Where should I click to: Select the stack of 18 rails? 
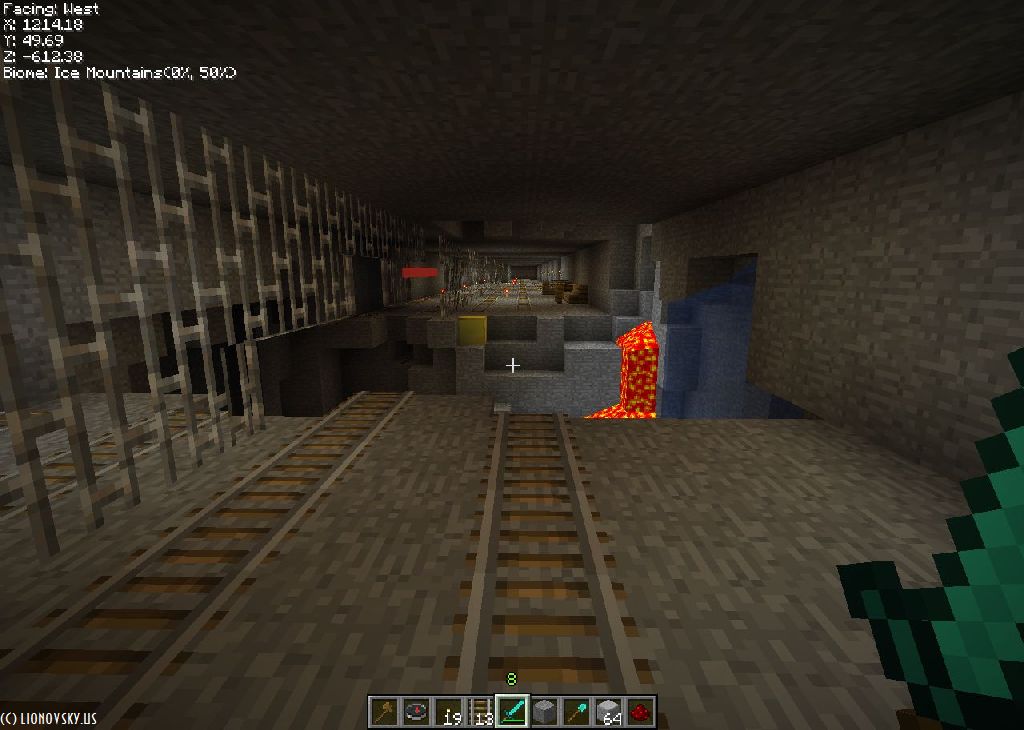coord(480,712)
